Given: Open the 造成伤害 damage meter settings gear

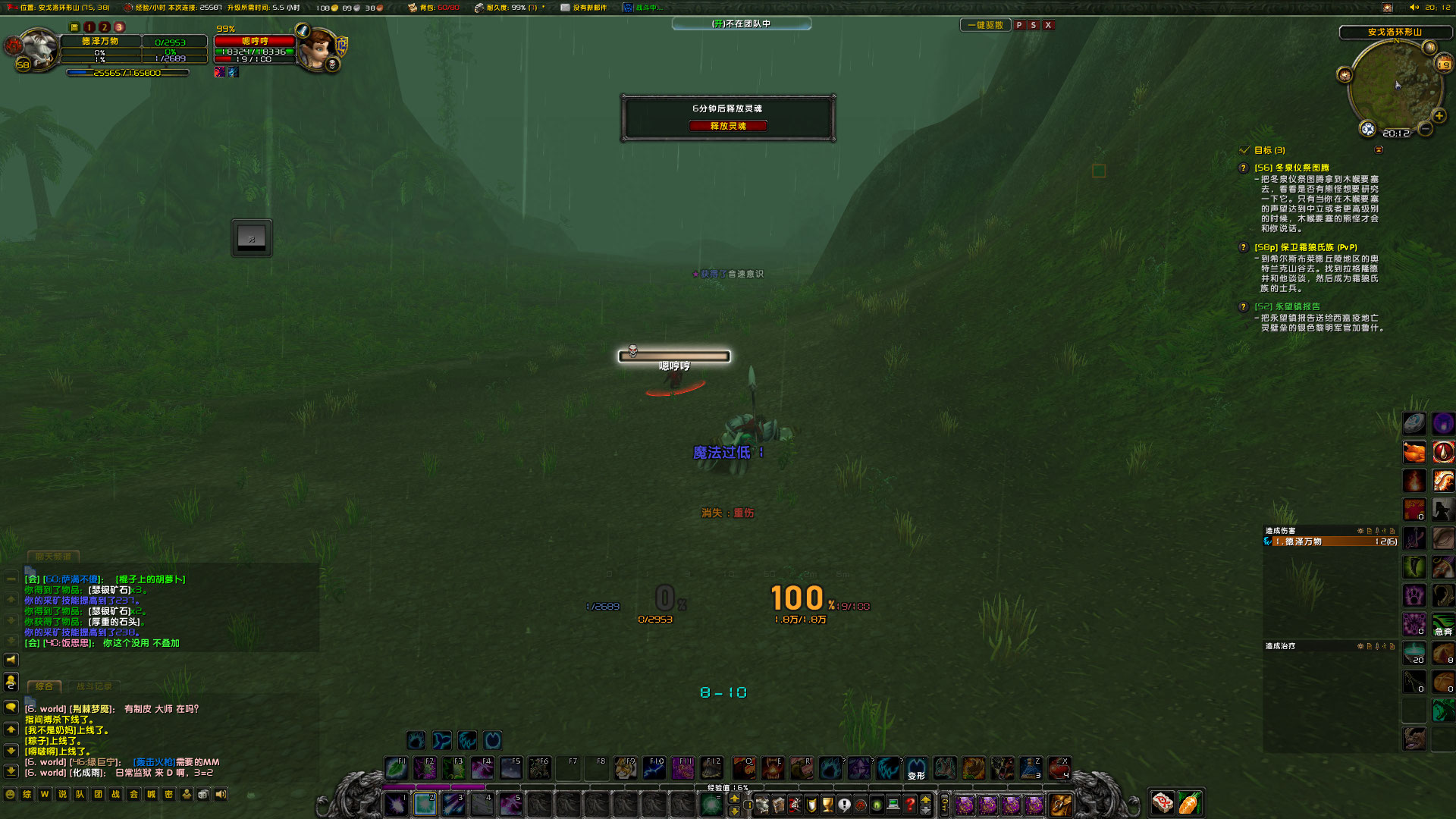Looking at the screenshot, I should click(x=1360, y=531).
